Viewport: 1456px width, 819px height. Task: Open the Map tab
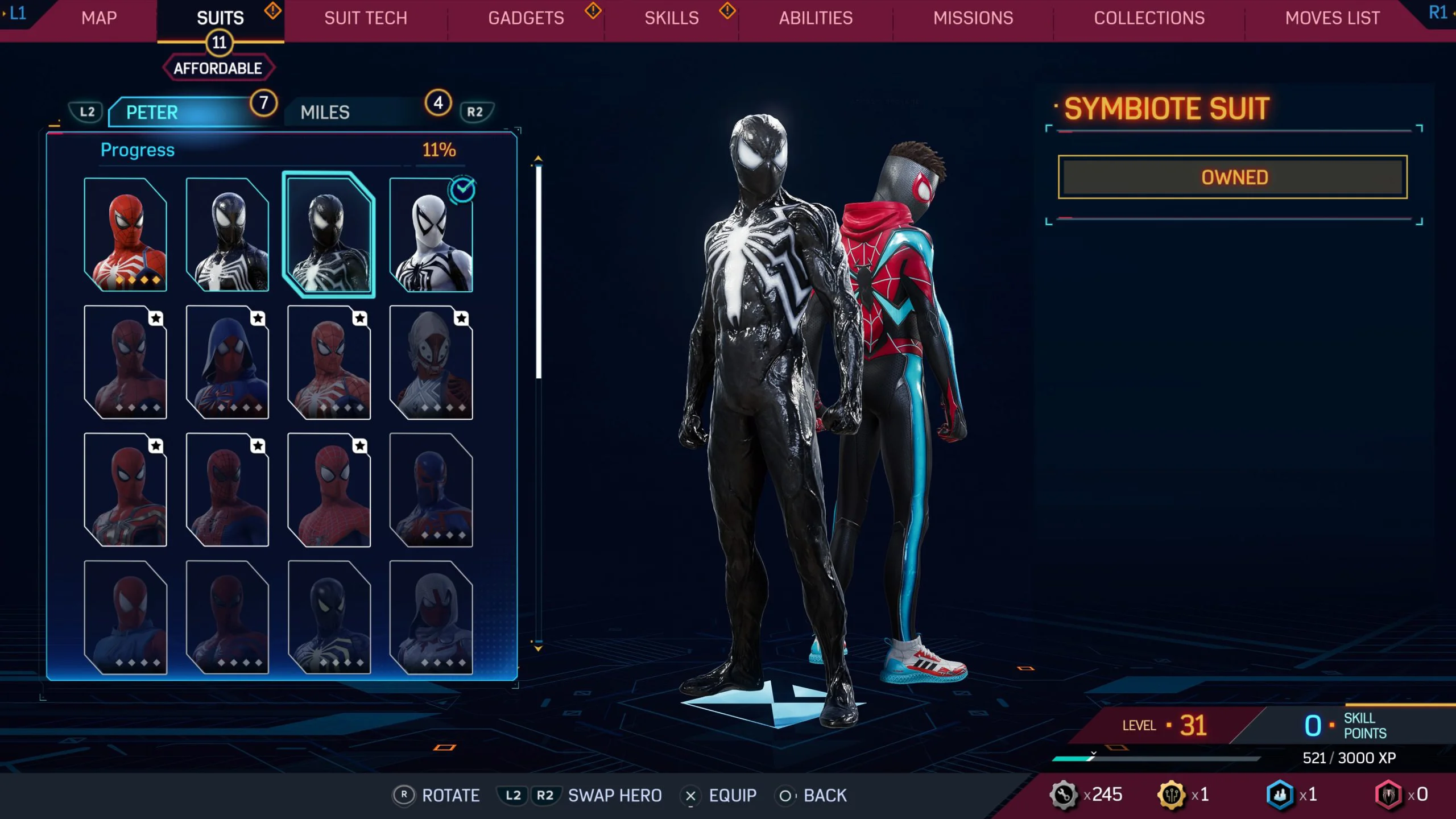click(x=99, y=18)
